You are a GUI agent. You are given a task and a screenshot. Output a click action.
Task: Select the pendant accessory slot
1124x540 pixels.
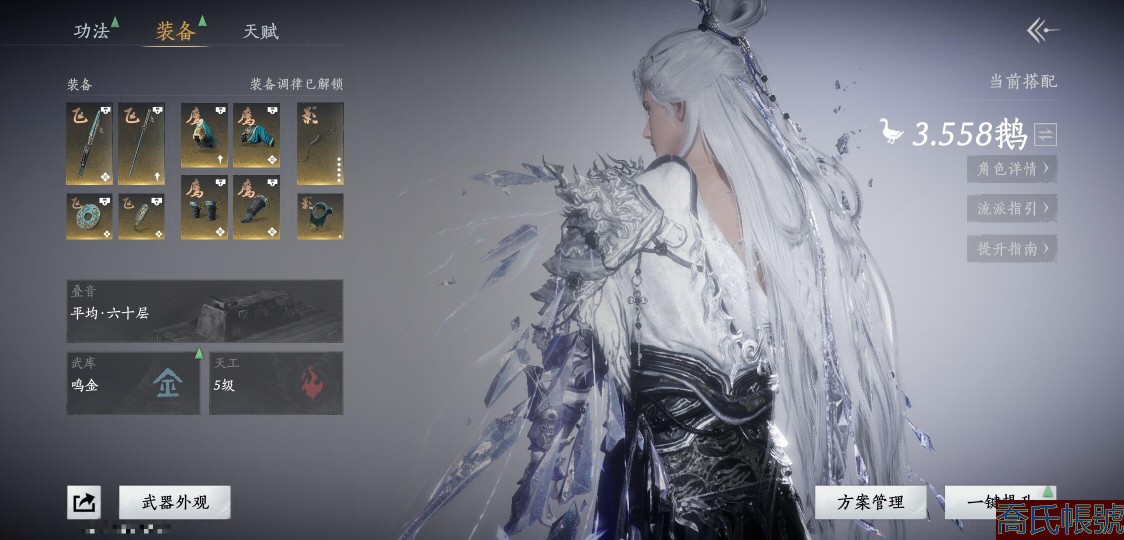pyautogui.click(x=141, y=215)
